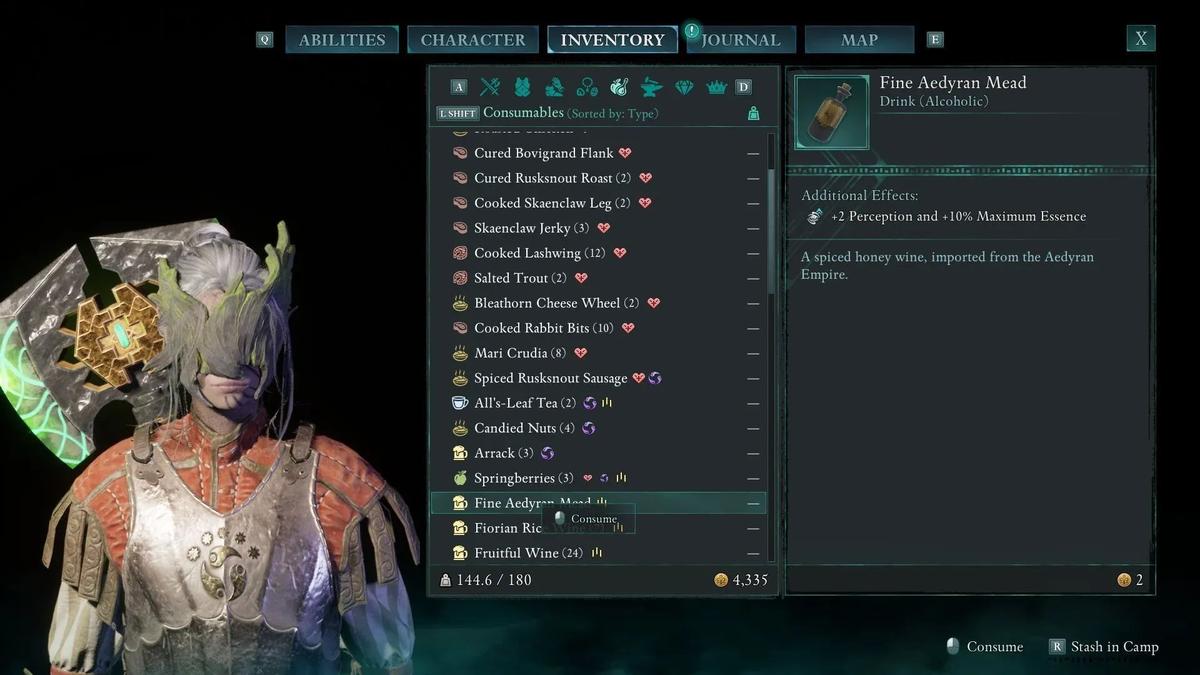Select Cured Bovigrand Flank in the list
Image resolution: width=1200 pixels, height=675 pixels.
[x=543, y=153]
